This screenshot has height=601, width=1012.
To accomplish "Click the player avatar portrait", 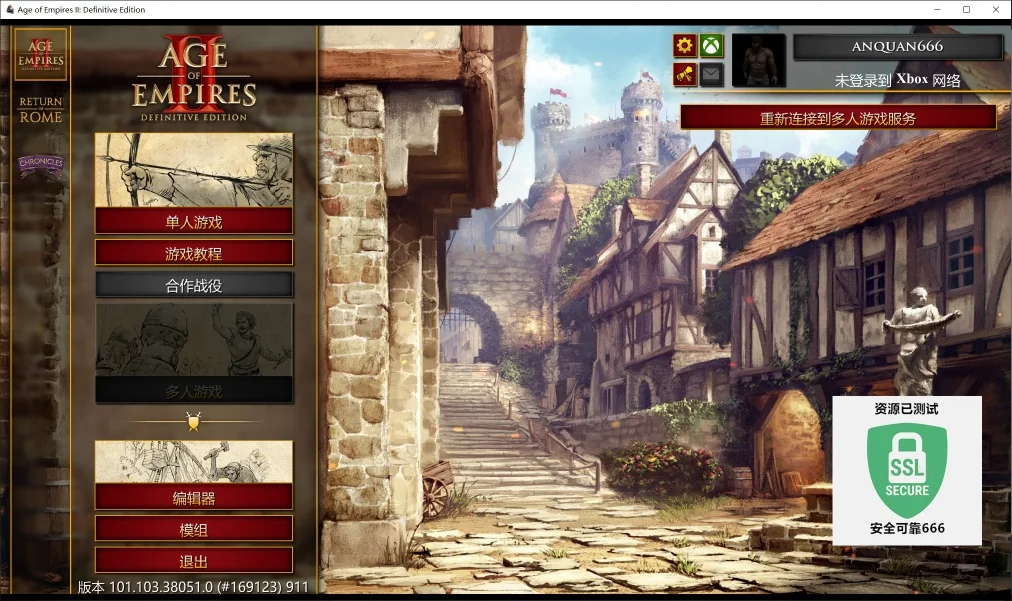I will pyautogui.click(x=758, y=60).
